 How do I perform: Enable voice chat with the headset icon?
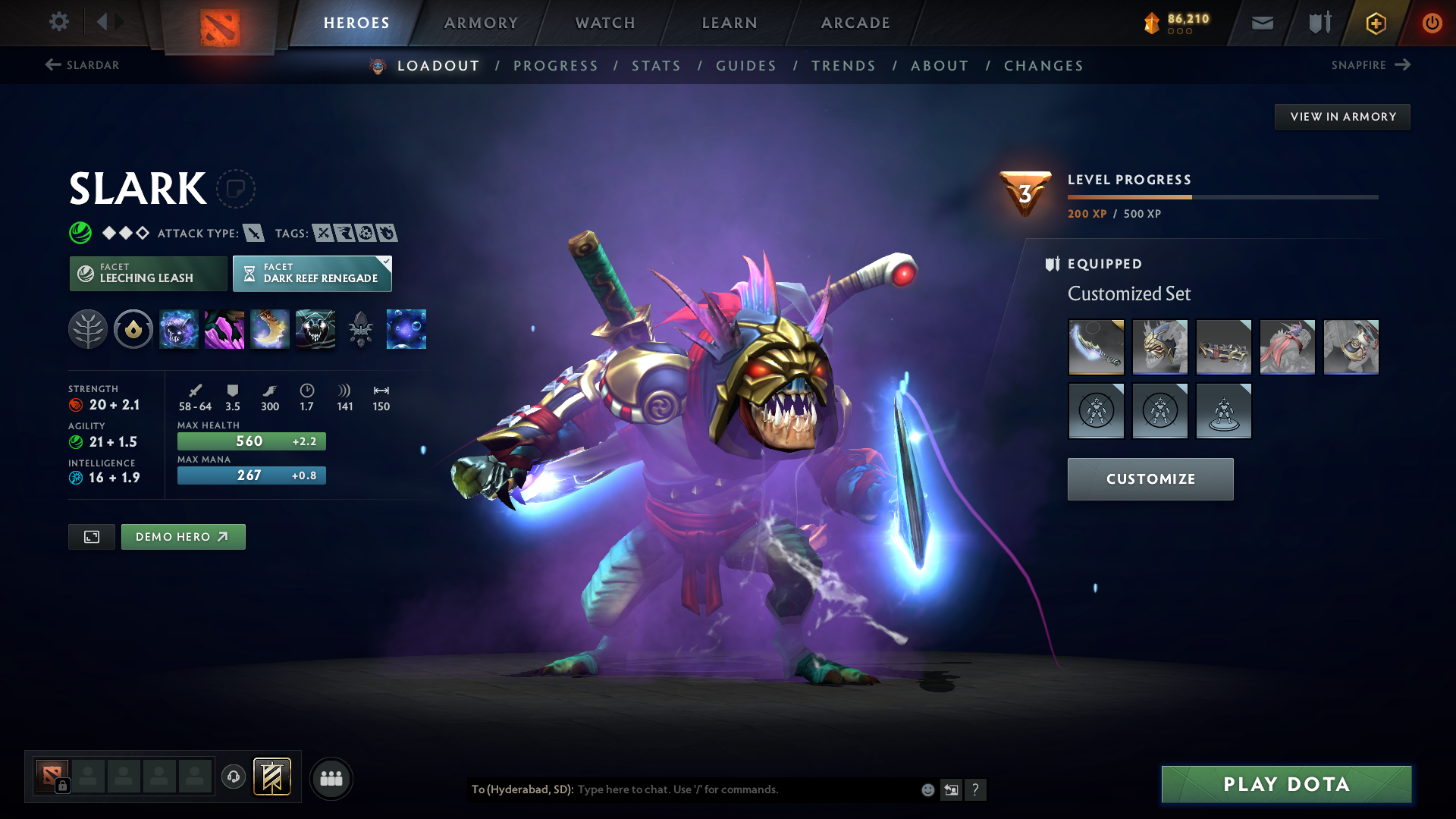(233, 777)
